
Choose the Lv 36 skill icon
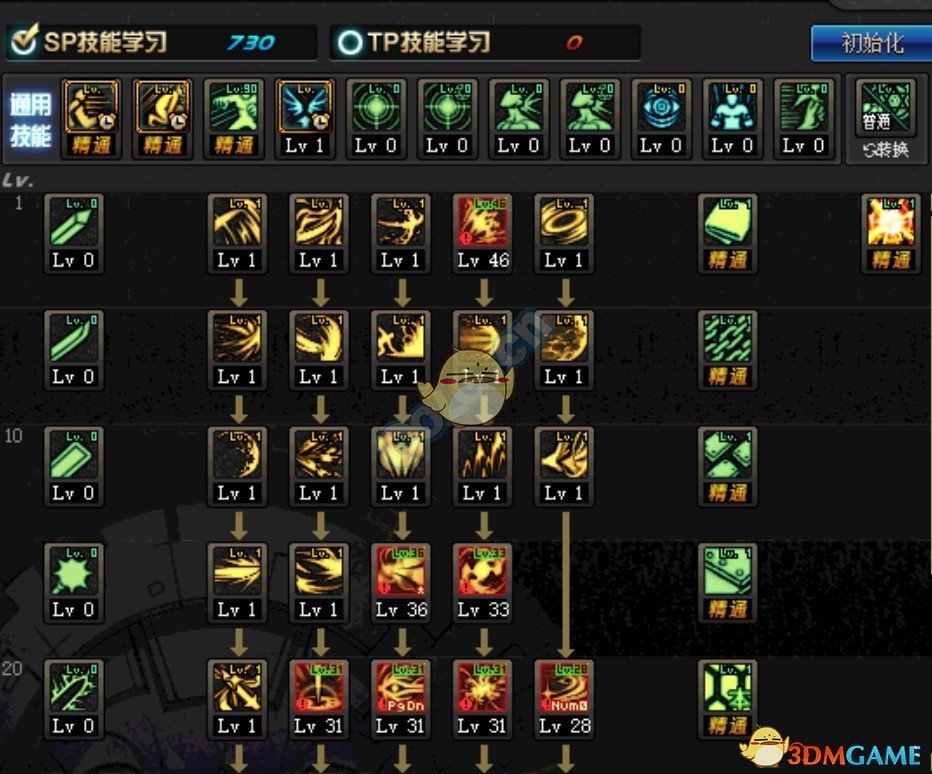click(401, 571)
